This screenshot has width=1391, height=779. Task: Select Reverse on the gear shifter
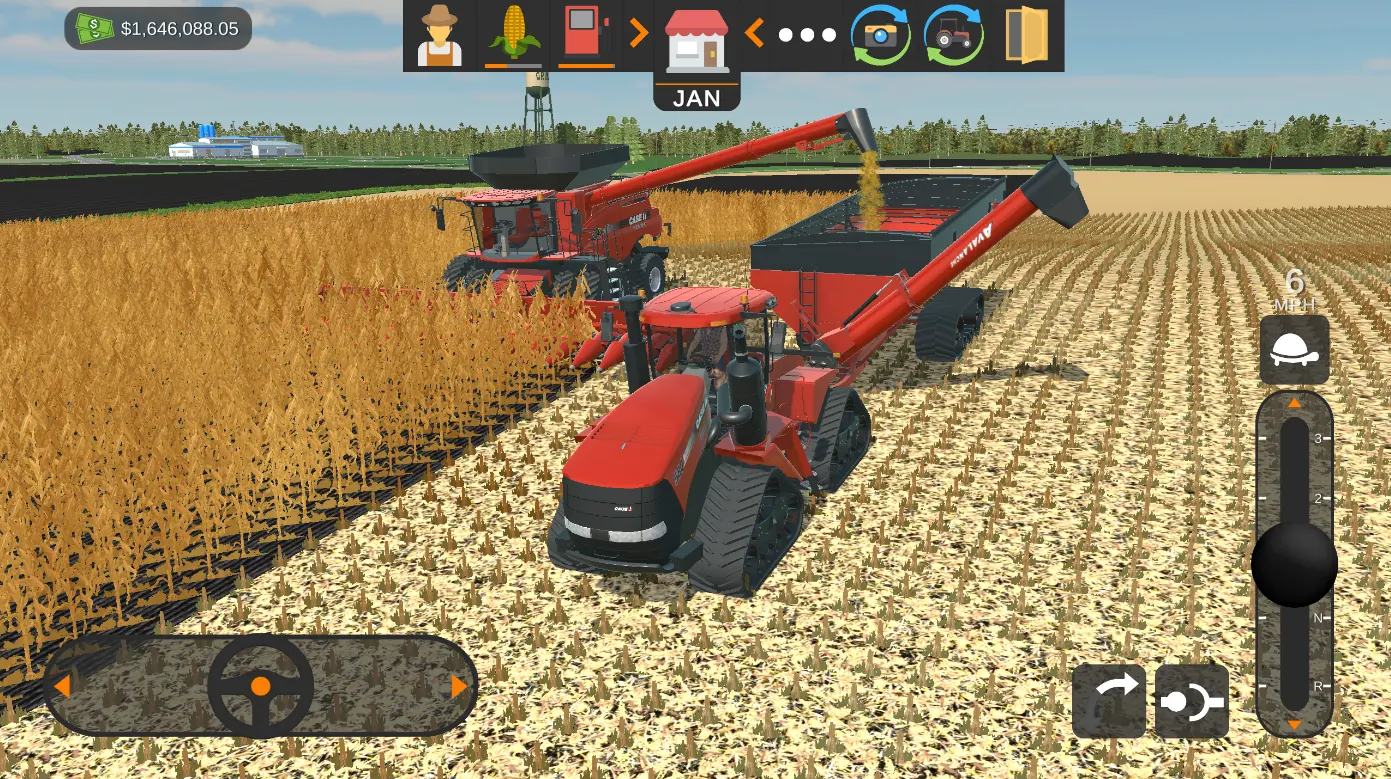tap(1294, 688)
